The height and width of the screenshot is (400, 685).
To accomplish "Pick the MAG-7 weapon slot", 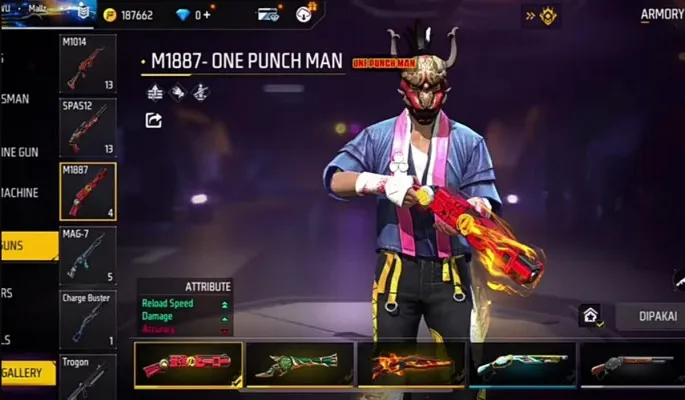I will (x=88, y=254).
